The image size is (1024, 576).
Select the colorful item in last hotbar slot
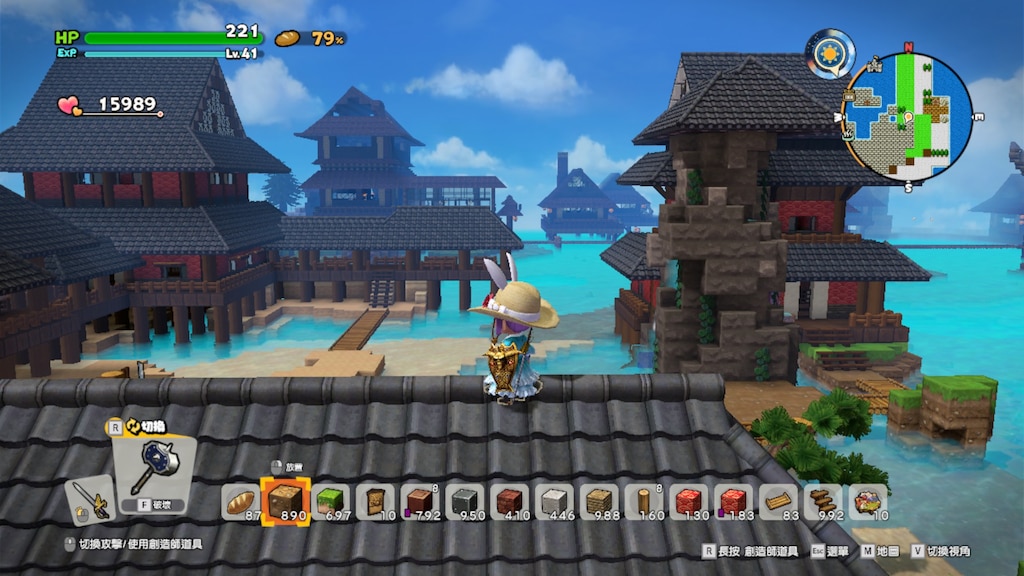867,501
